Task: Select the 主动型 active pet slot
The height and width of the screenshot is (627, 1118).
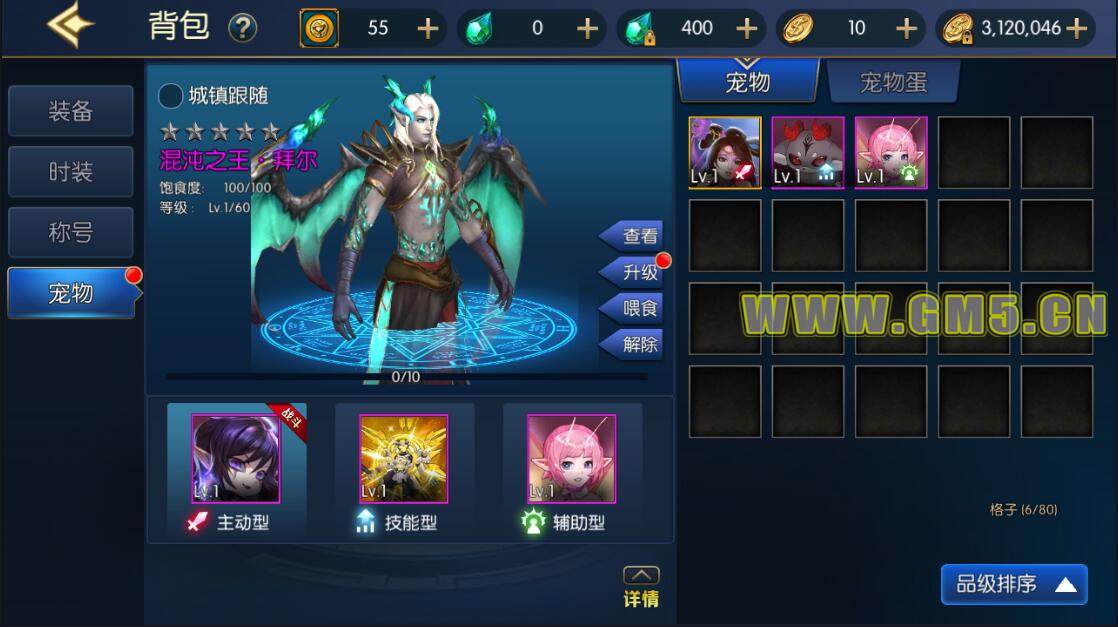Action: (x=236, y=459)
